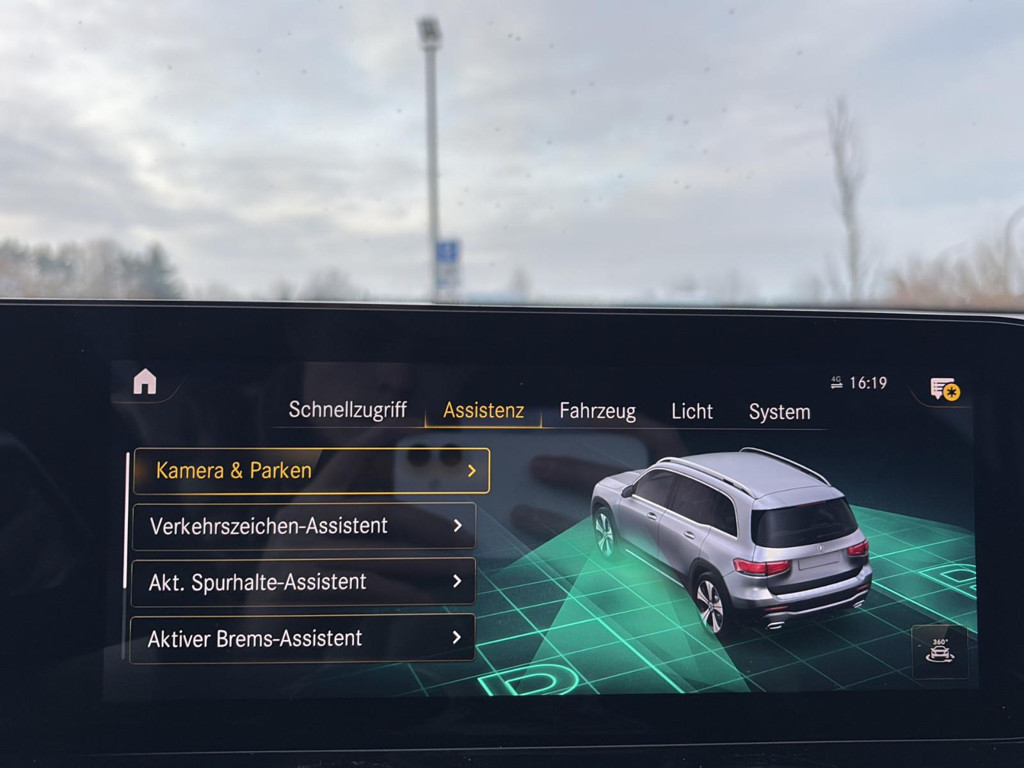
Task: Open the notifications icon with star badge
Action: point(944,389)
